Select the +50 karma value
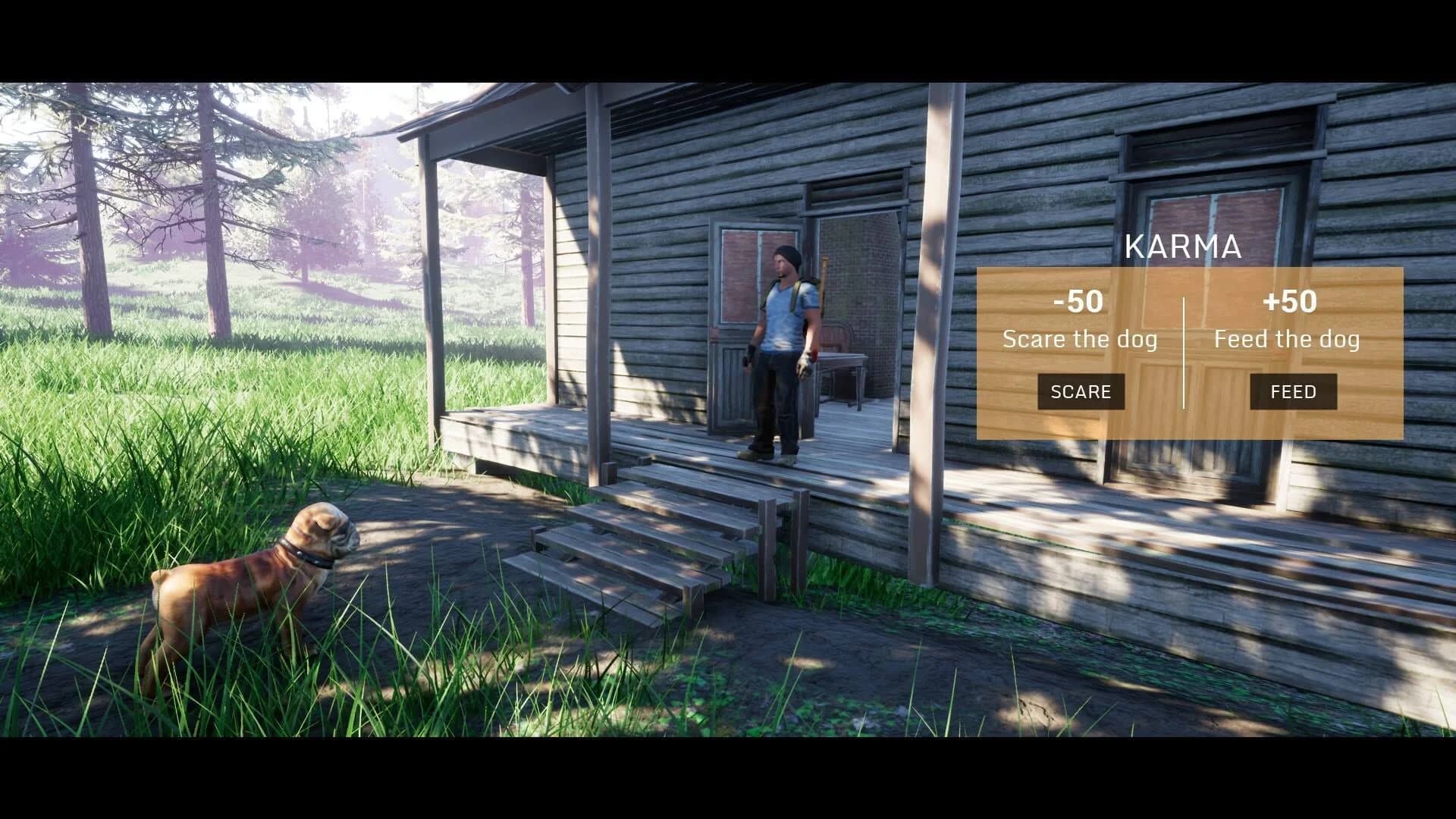 point(1291,302)
